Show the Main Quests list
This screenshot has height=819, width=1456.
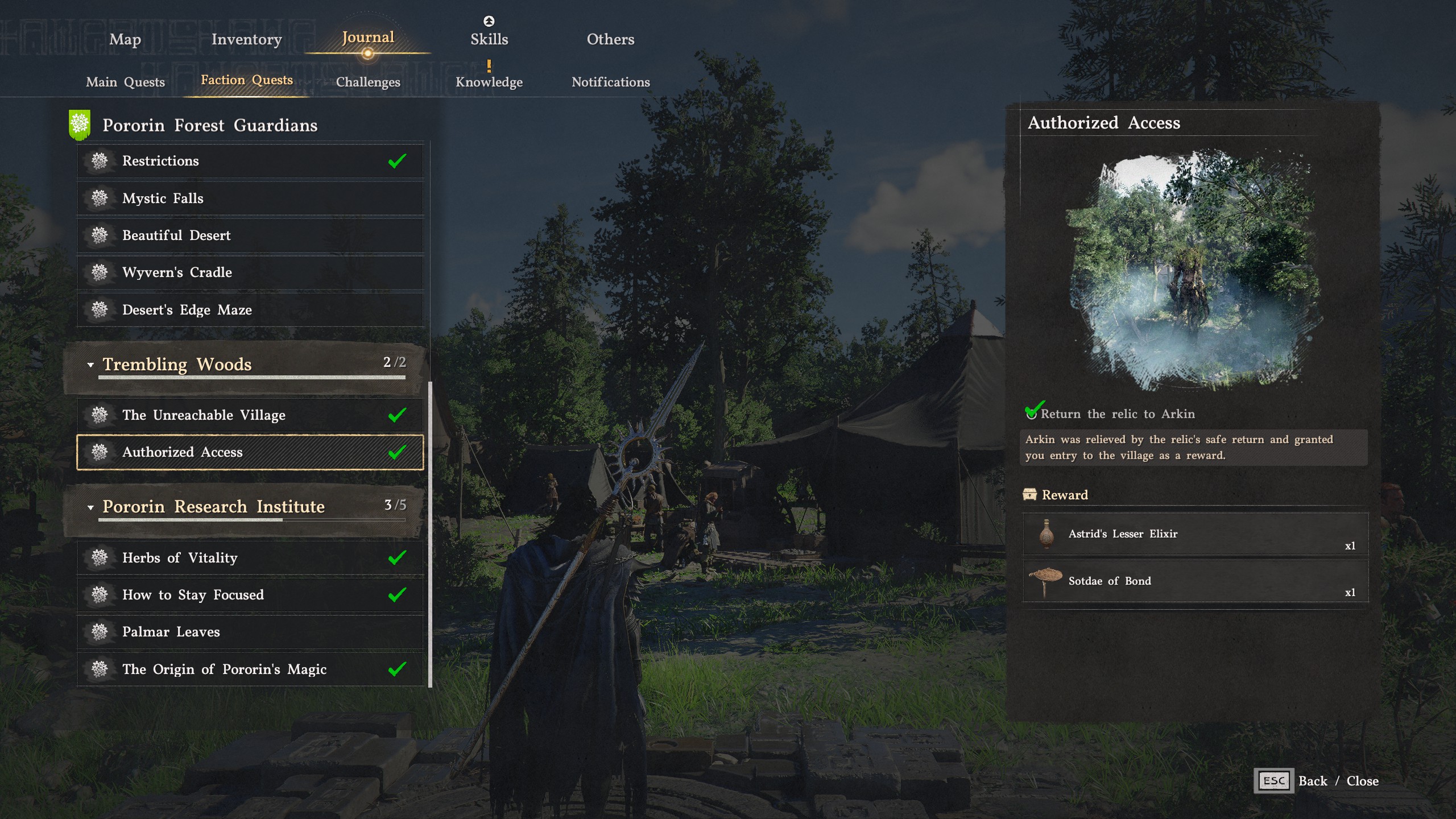[x=125, y=82]
